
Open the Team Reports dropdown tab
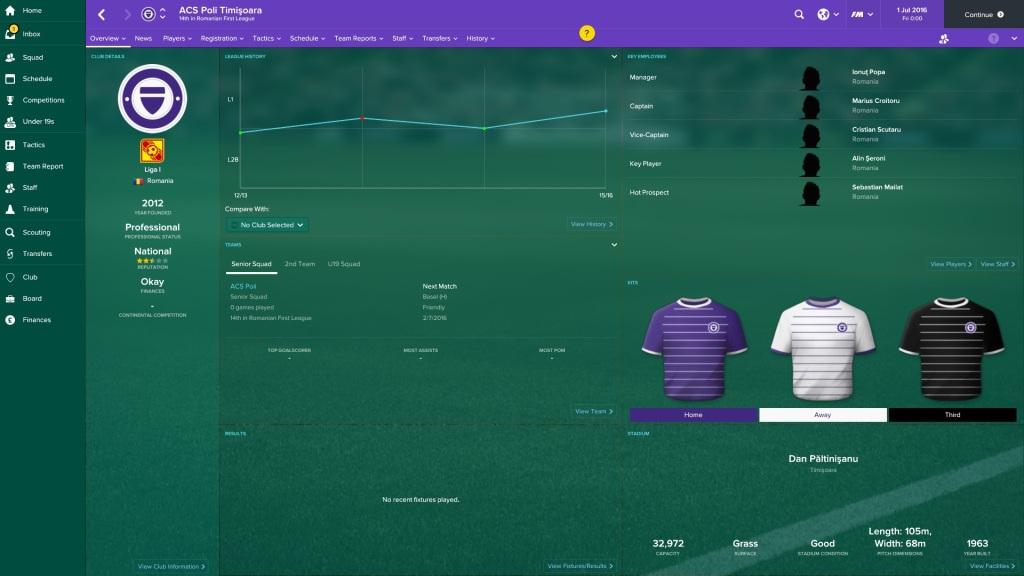pos(357,38)
